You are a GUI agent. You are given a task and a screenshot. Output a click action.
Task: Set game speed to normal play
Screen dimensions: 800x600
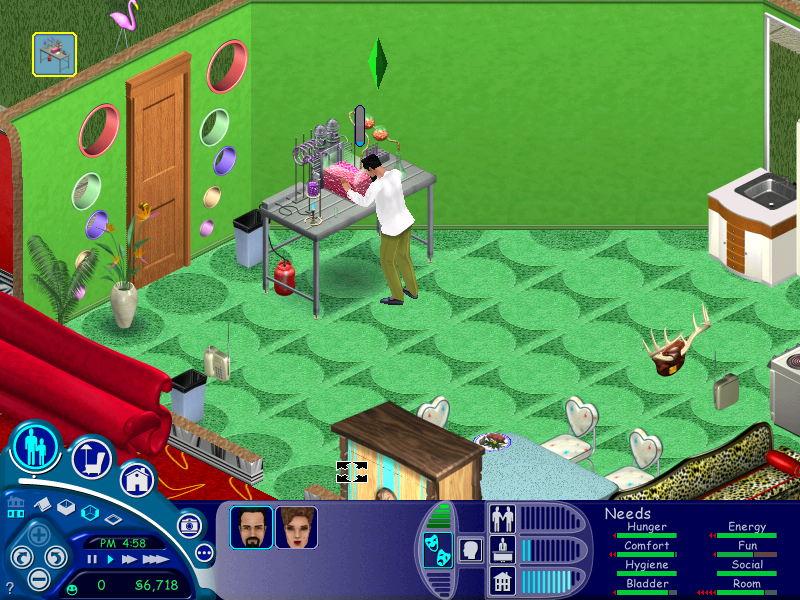[110, 559]
